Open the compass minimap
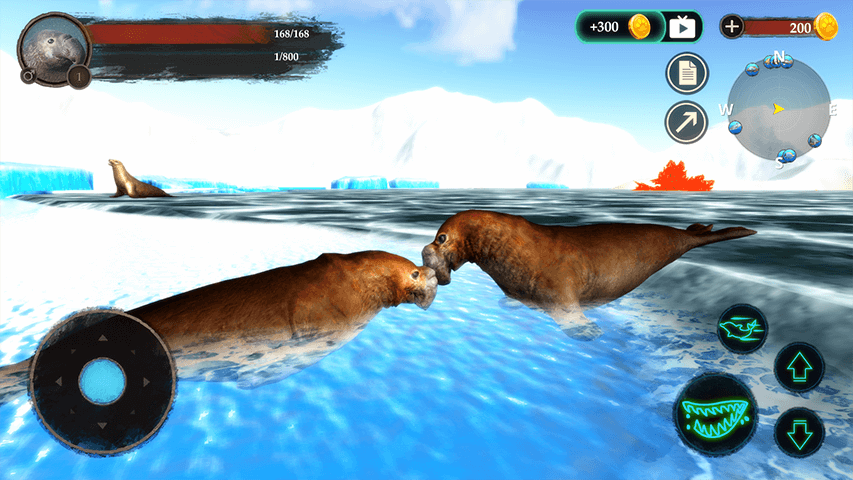This screenshot has height=480, width=853. point(779,108)
